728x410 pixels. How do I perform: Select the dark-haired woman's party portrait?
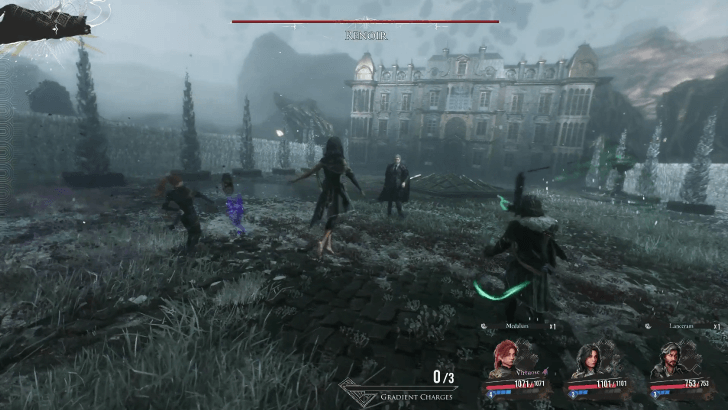coord(586,360)
